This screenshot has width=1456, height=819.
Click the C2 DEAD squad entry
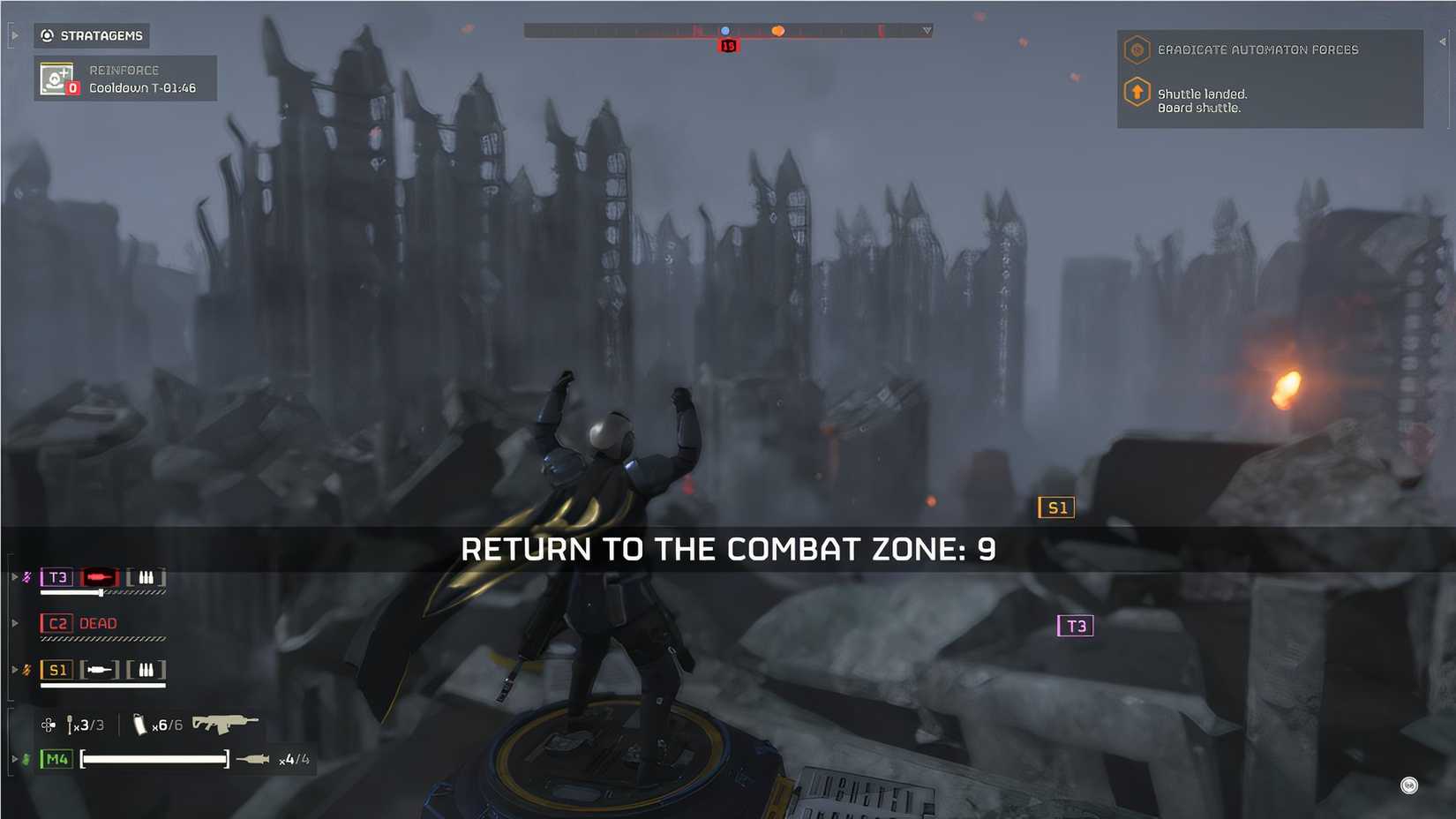(78, 623)
